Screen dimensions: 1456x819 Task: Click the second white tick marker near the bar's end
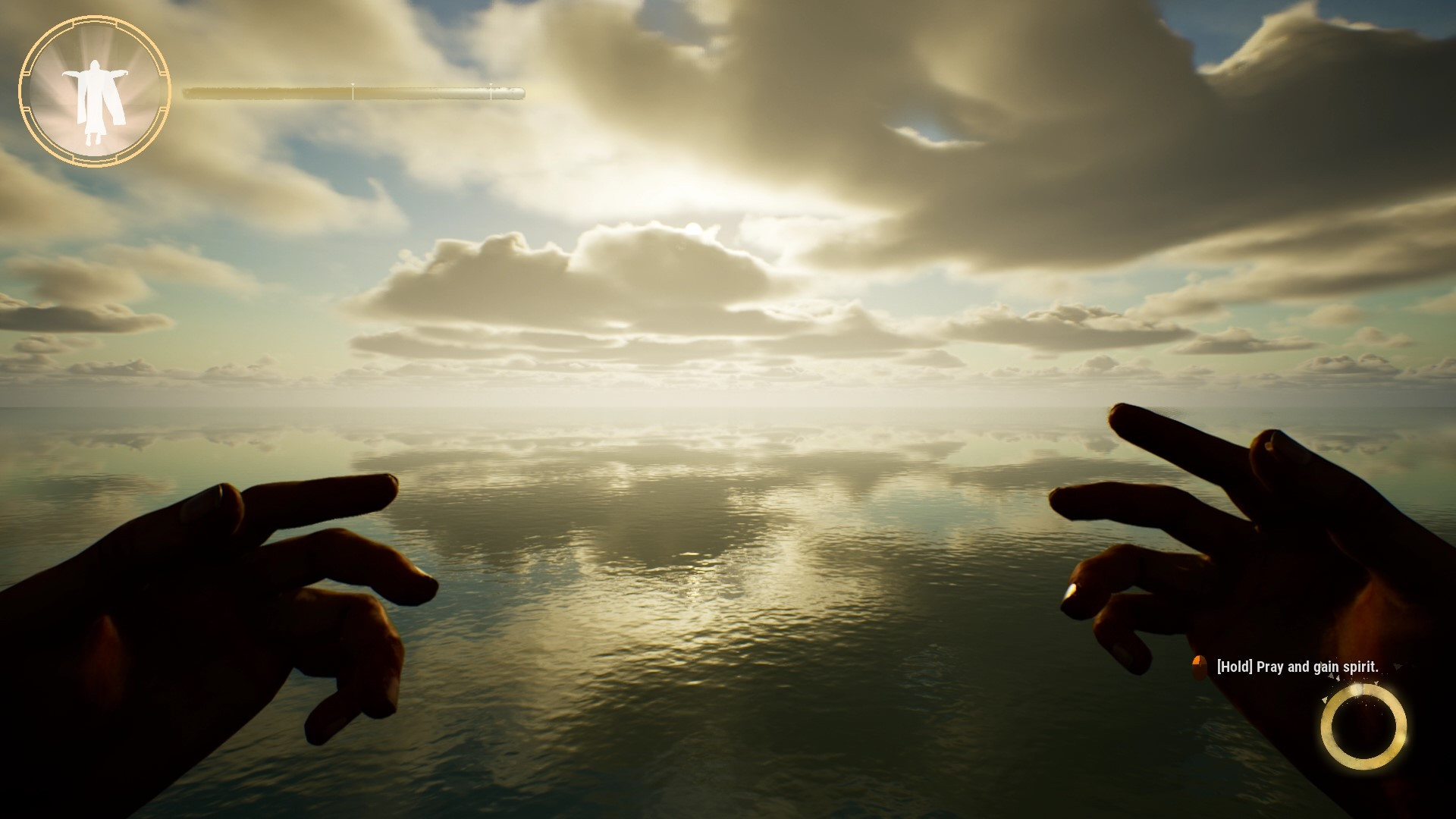[491, 91]
